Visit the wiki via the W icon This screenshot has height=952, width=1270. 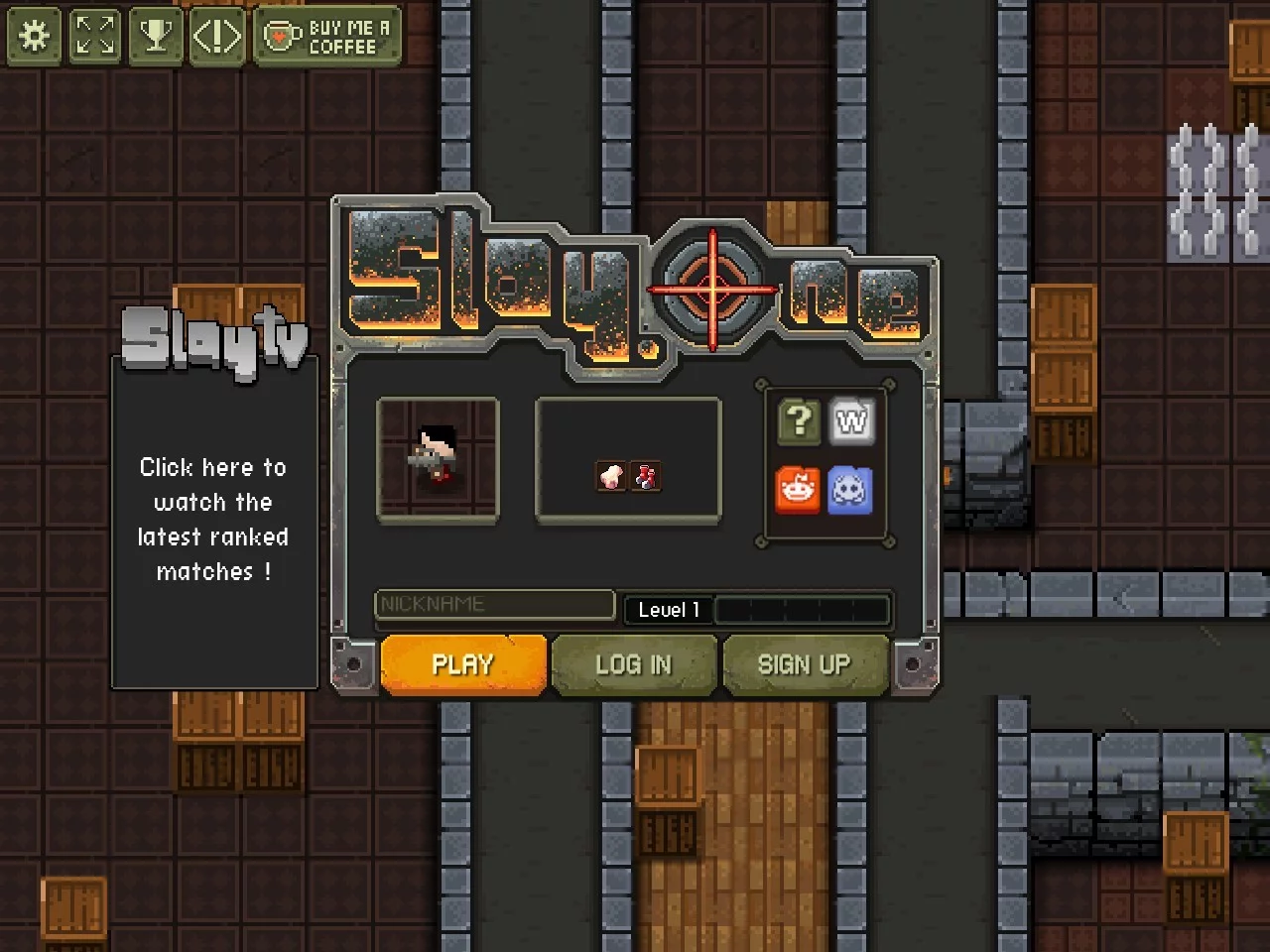851,421
